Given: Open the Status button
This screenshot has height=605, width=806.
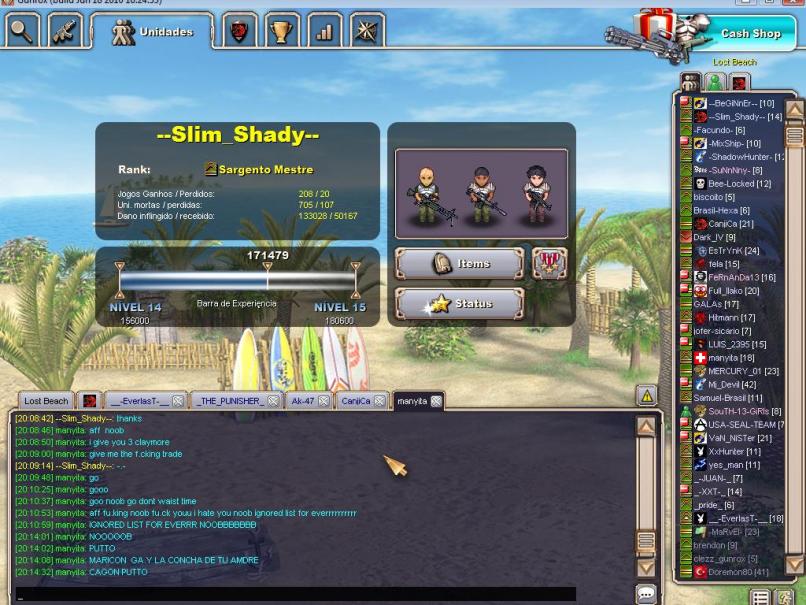Looking at the screenshot, I should pyautogui.click(x=459, y=304).
